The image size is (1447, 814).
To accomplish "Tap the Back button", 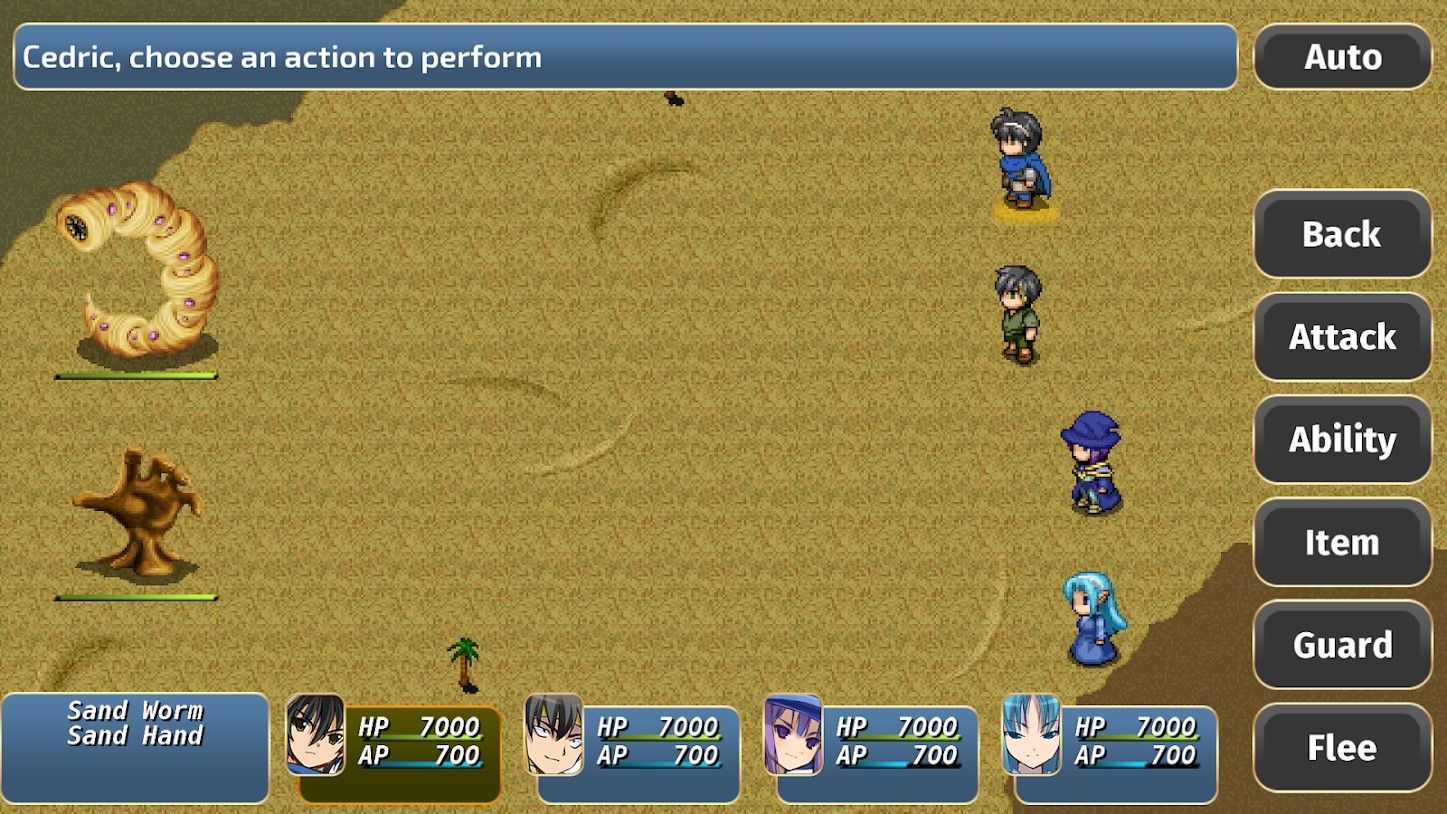I will (x=1342, y=234).
